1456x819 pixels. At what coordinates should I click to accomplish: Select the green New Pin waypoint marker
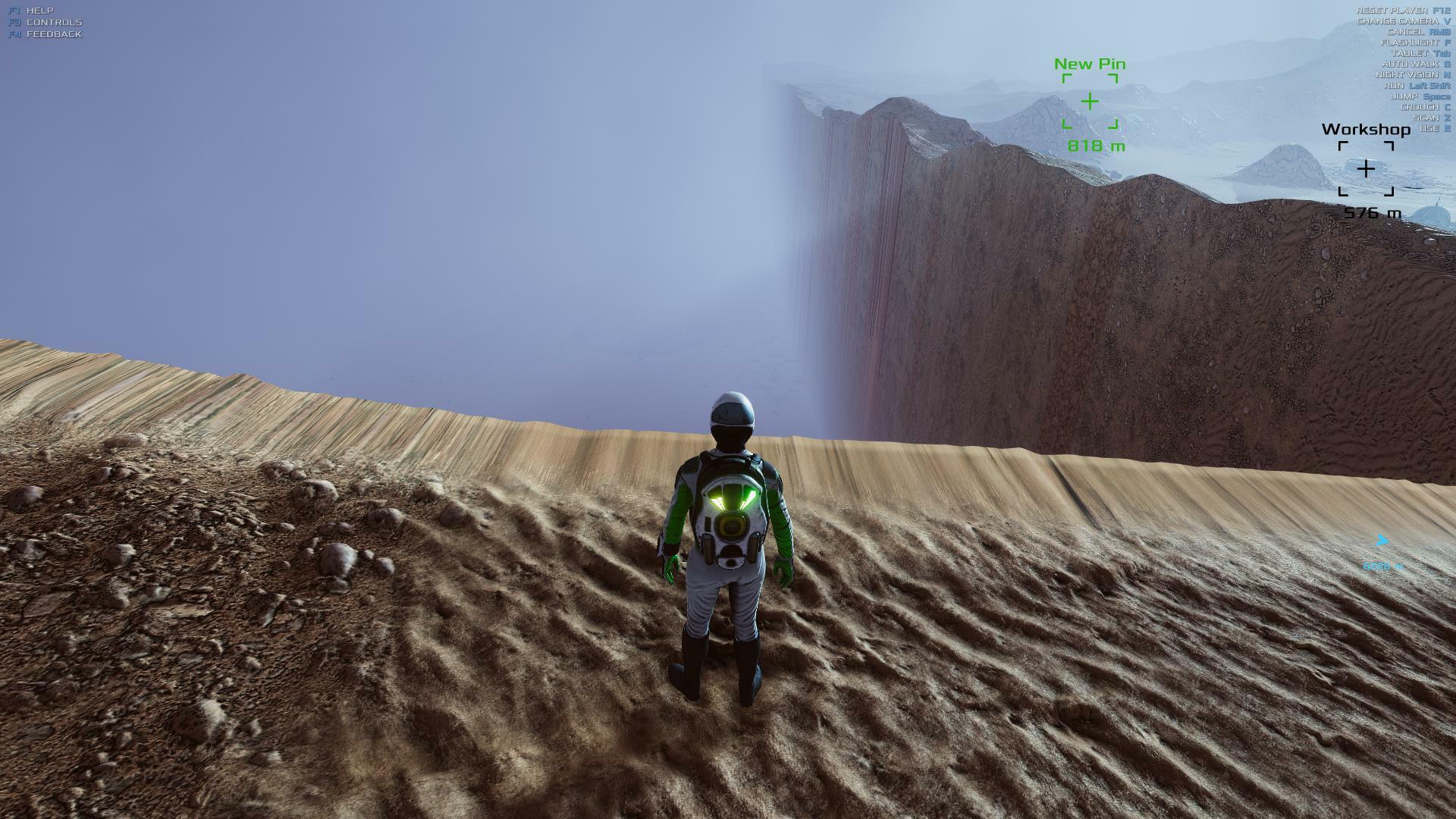[1090, 102]
